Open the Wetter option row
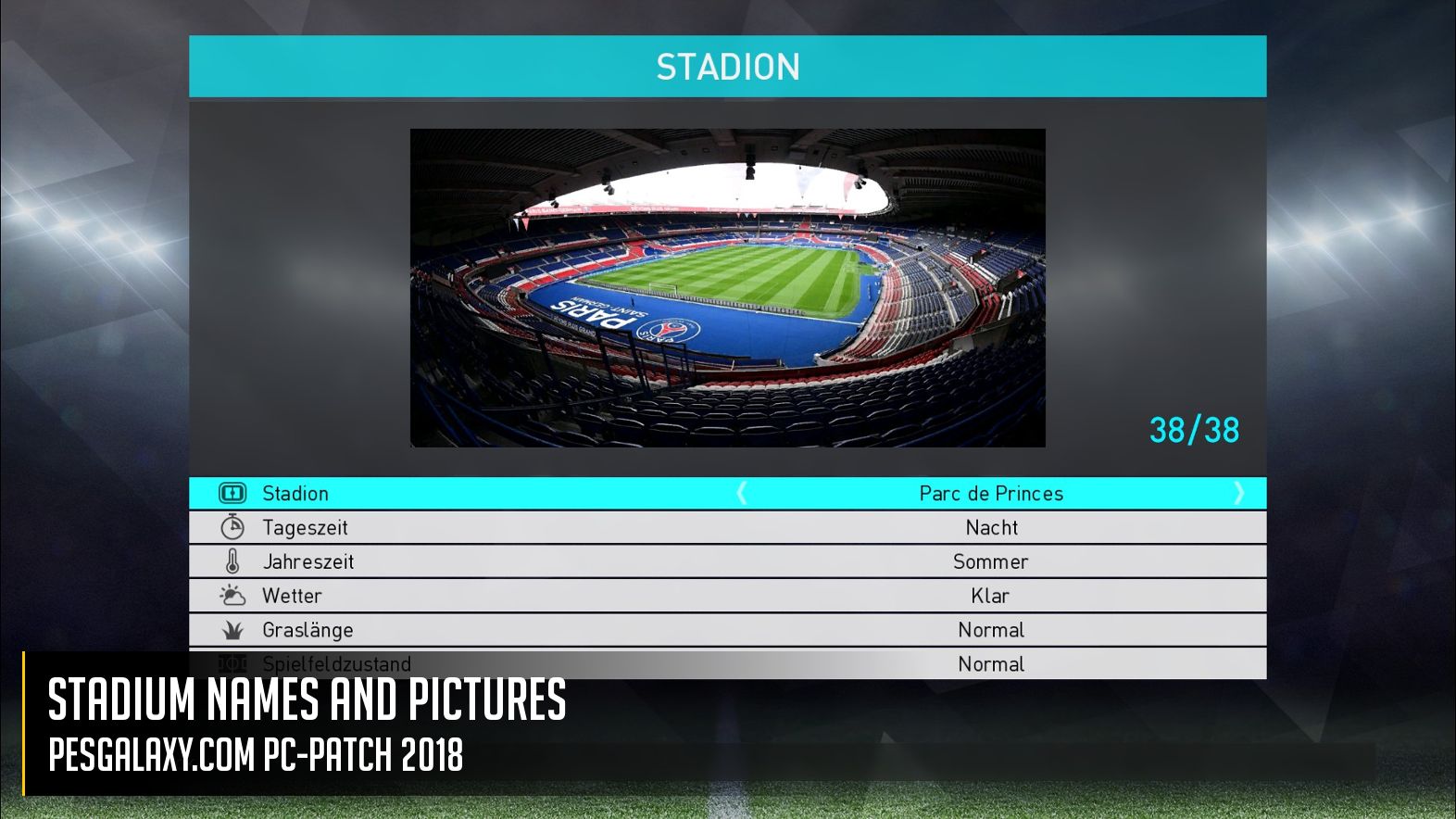This screenshot has width=1456, height=819. click(727, 596)
